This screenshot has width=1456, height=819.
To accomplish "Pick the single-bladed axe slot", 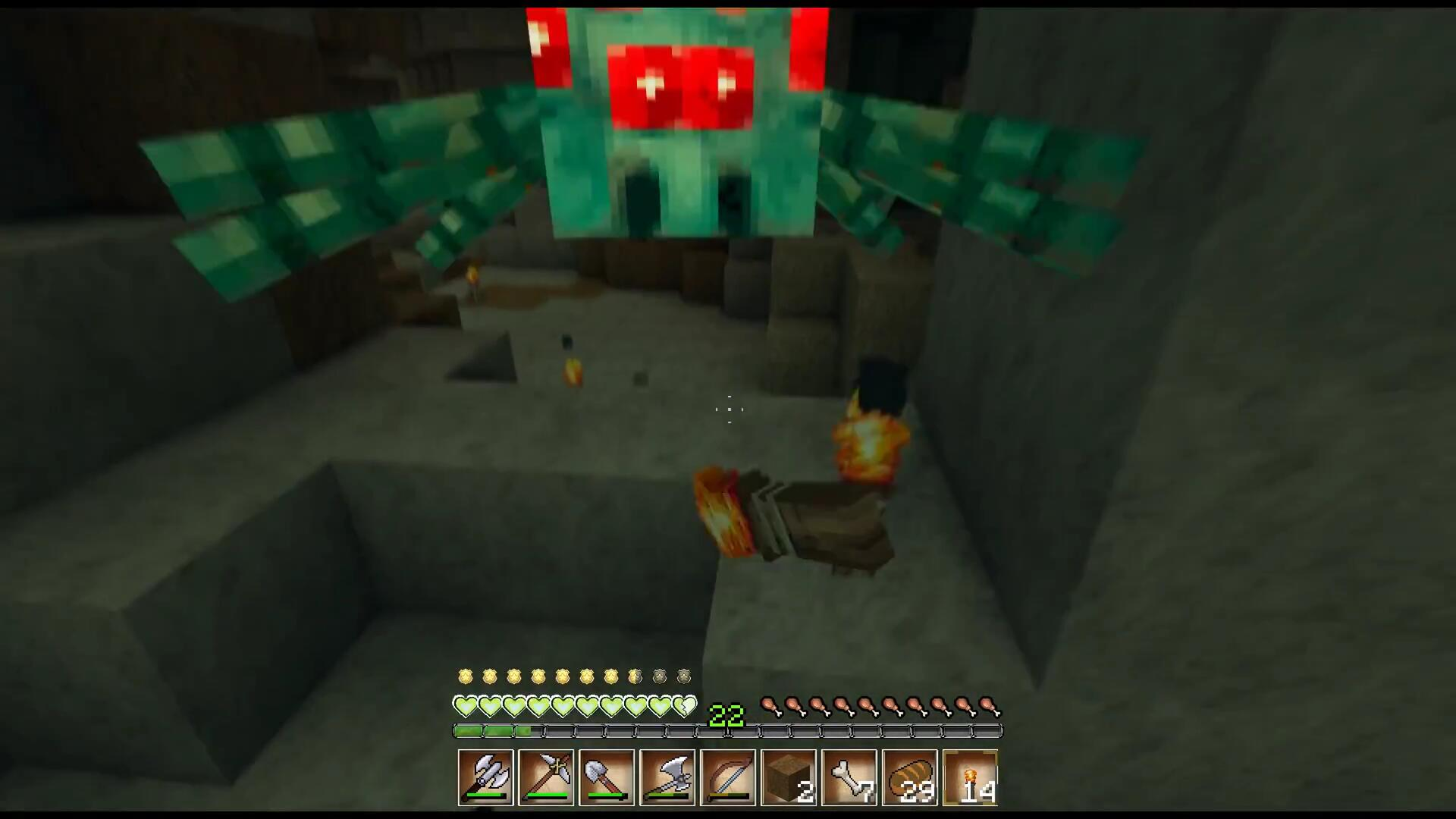I will pyautogui.click(x=667, y=777).
